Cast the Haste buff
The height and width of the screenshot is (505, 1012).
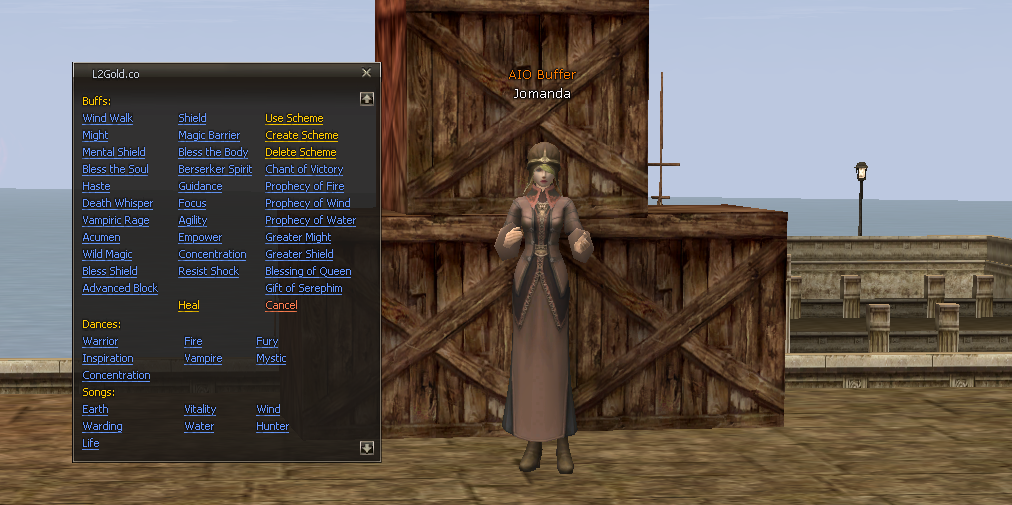click(96, 186)
